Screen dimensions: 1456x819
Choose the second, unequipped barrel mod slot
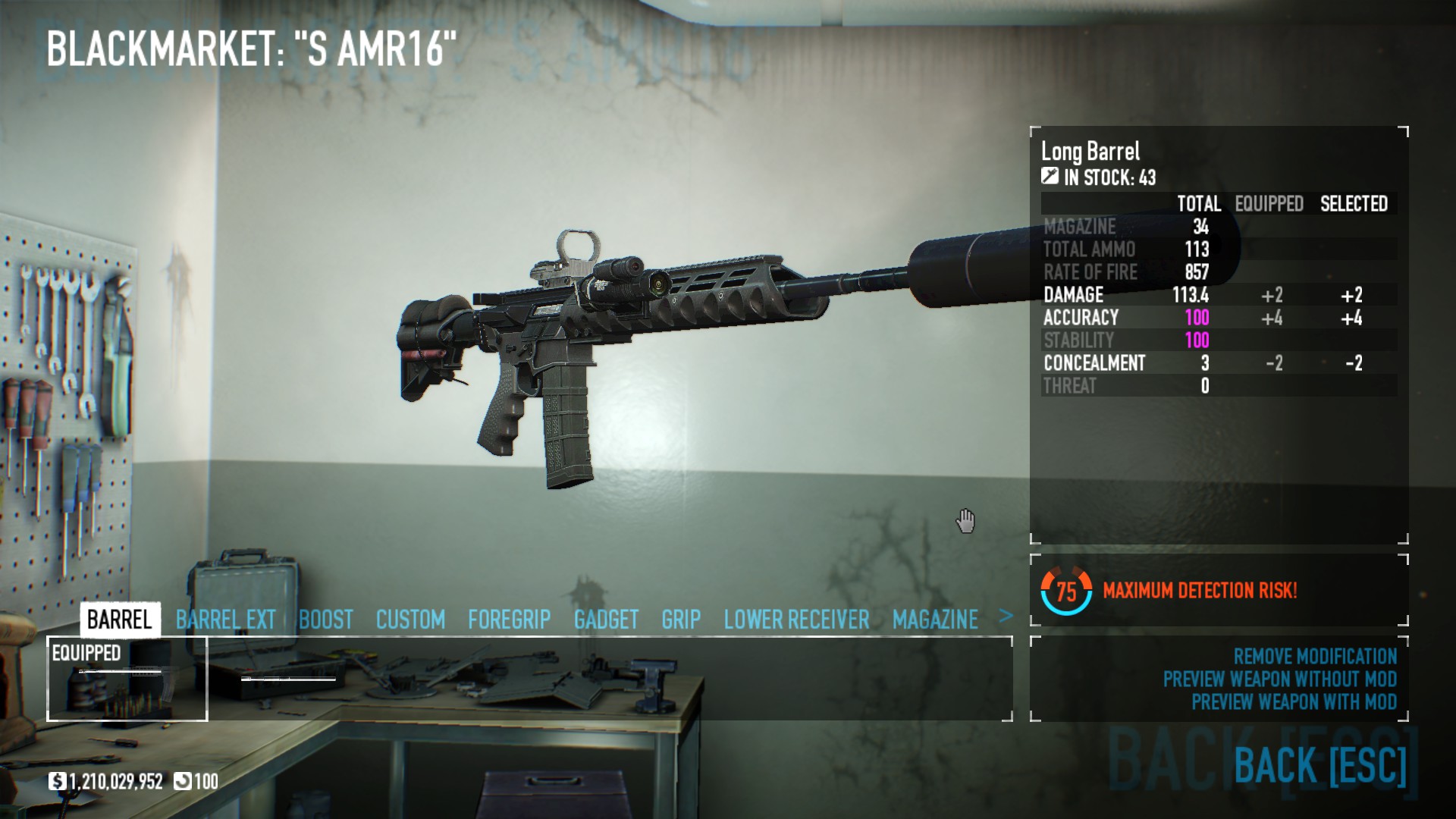(289, 679)
